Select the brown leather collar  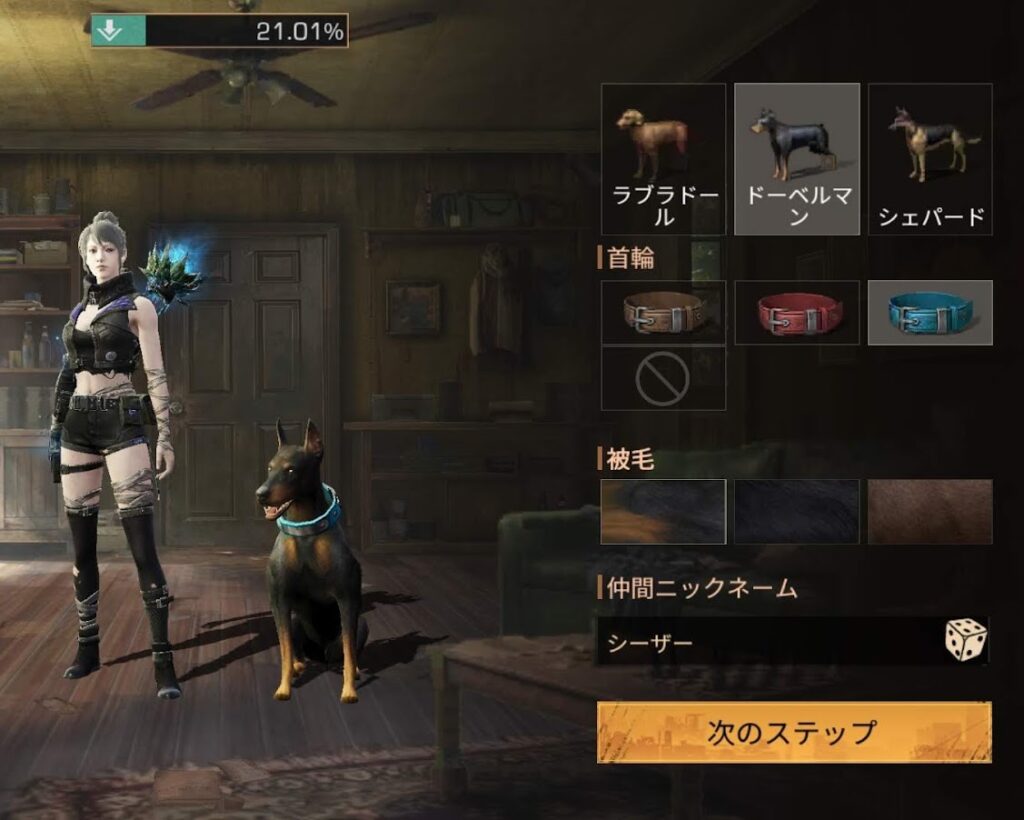pyautogui.click(x=663, y=313)
